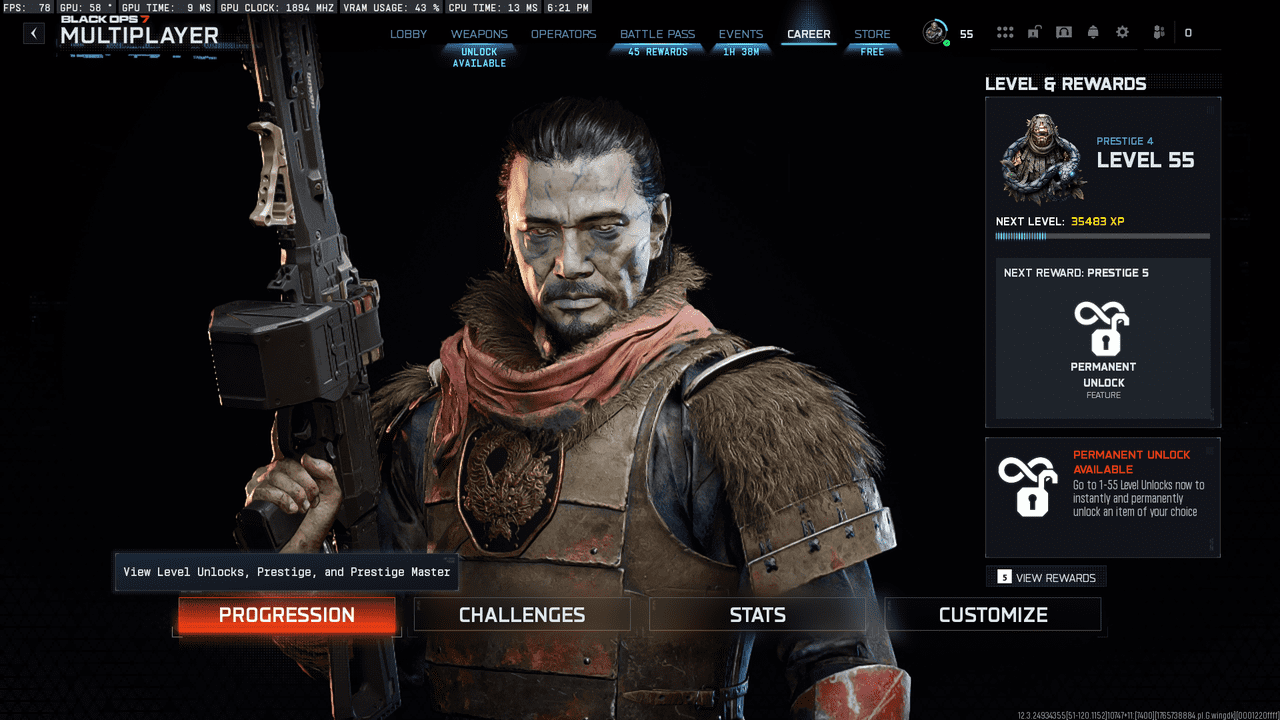This screenshot has width=1280, height=720.
Task: Select the Prestige 4 Level 55 emblem thumbnail
Action: (1042, 158)
